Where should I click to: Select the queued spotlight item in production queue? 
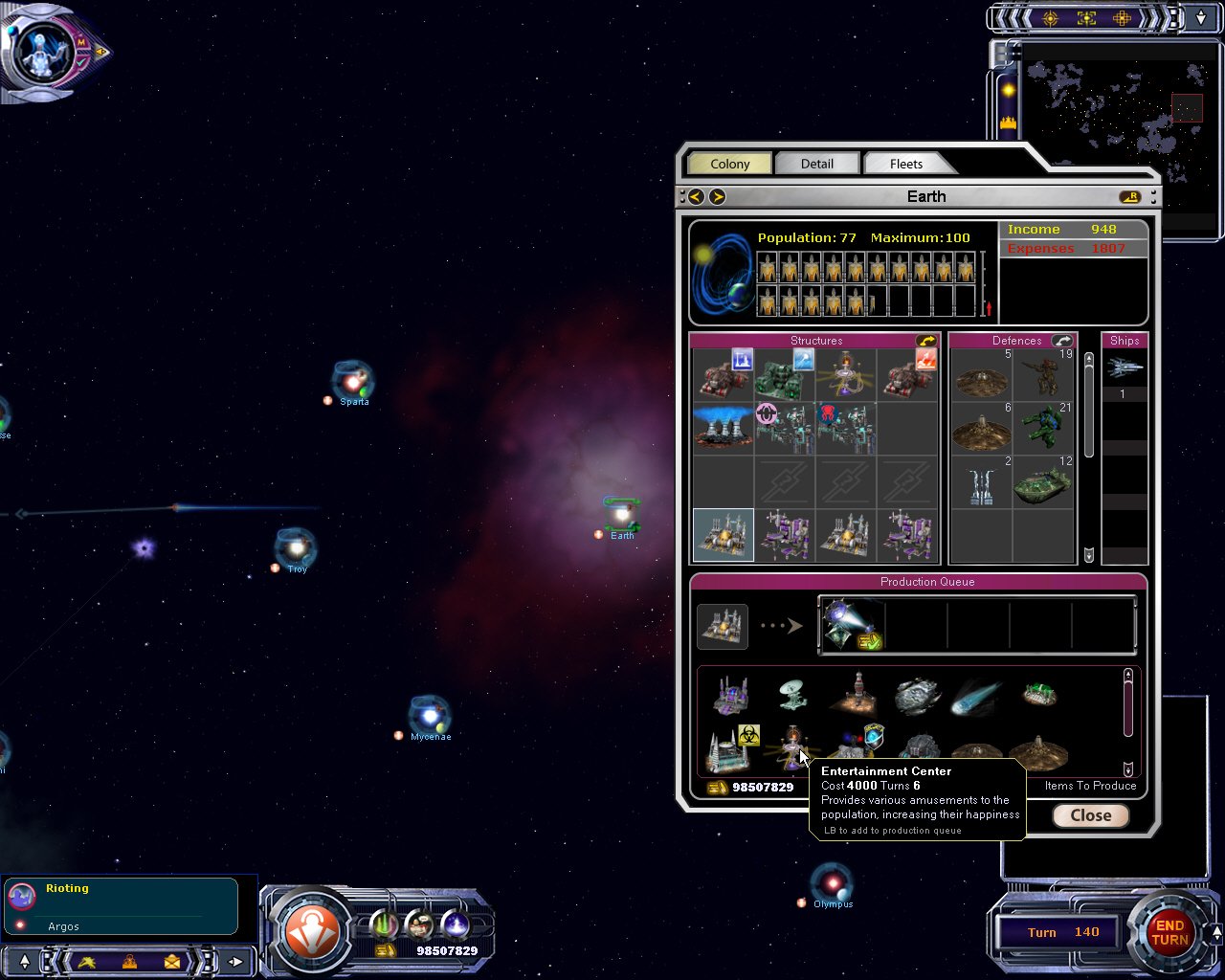(x=851, y=625)
